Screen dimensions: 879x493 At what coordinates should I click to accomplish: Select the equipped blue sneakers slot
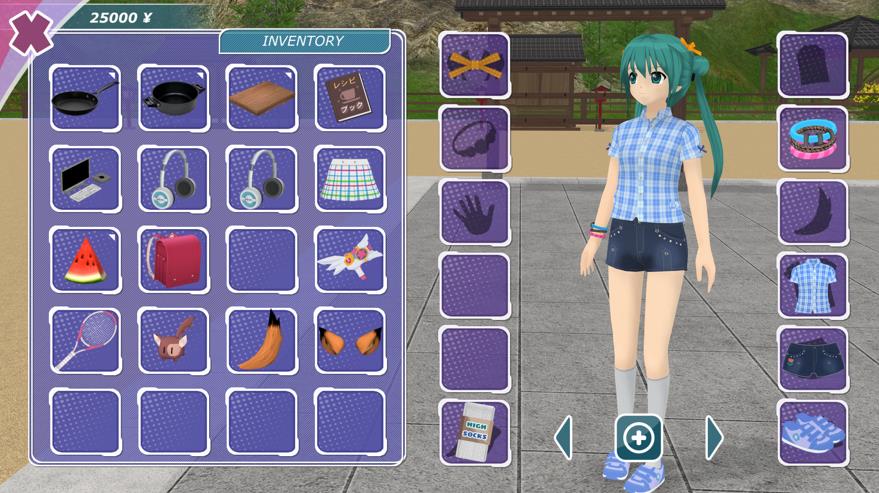(x=813, y=433)
